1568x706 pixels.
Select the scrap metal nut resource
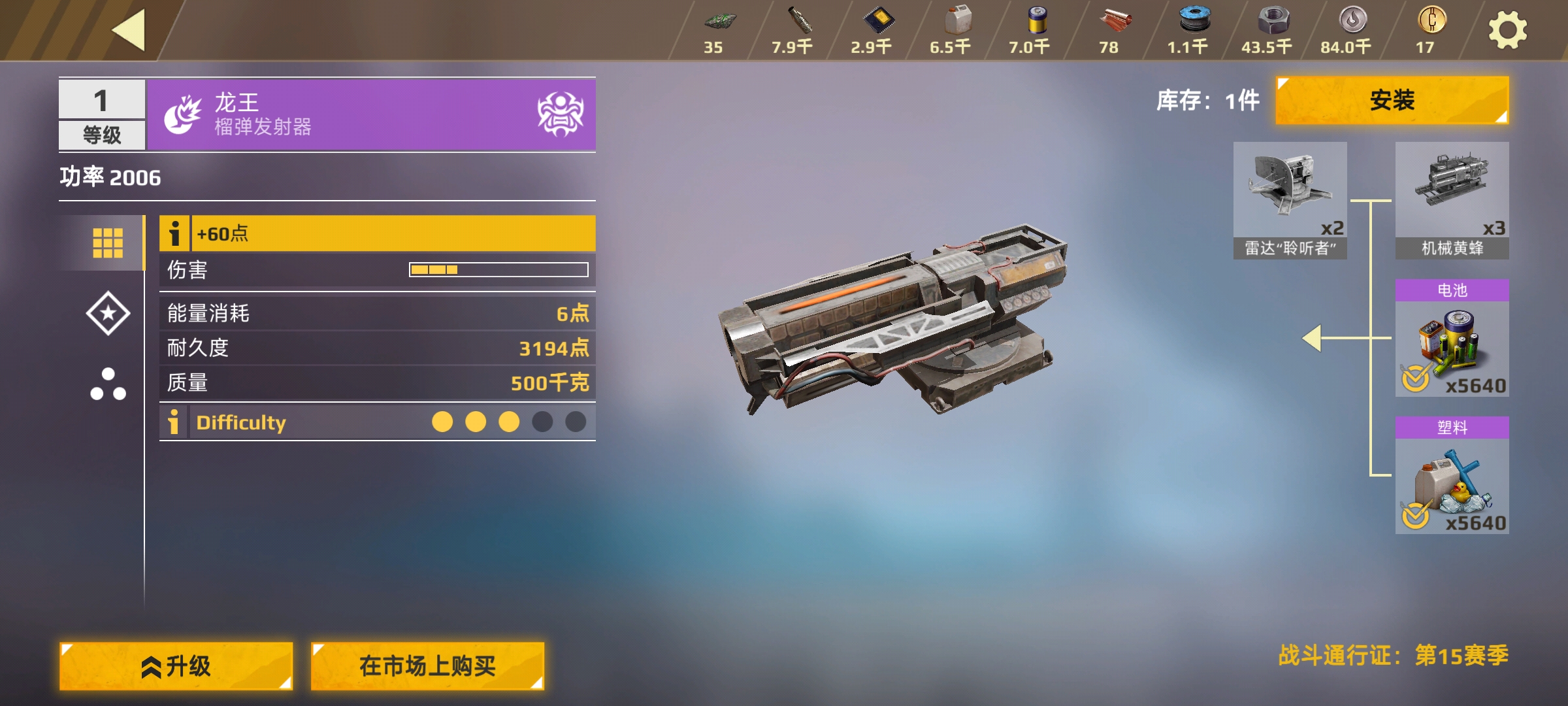click(x=1273, y=21)
